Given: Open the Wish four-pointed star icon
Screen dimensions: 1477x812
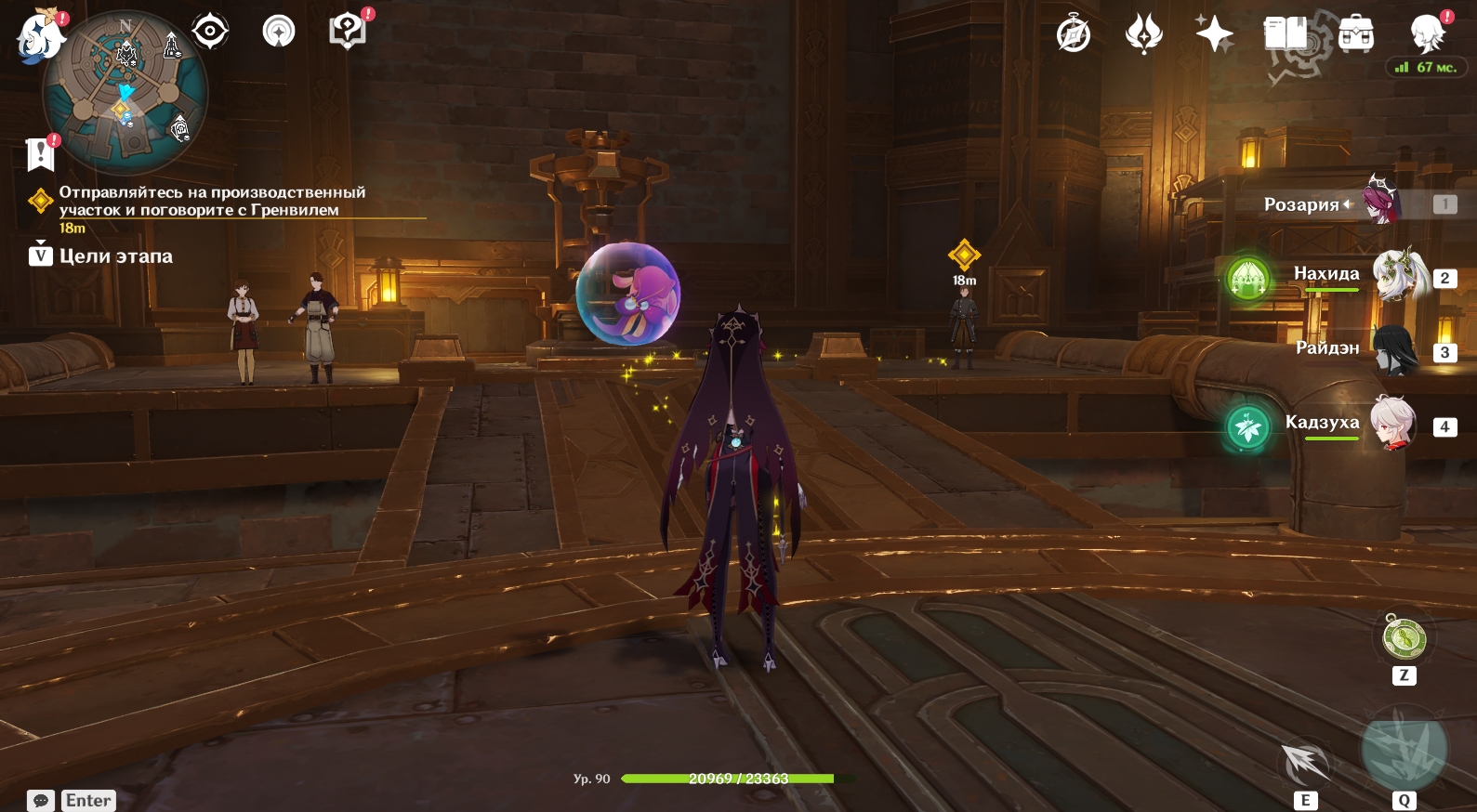Looking at the screenshot, I should (x=1214, y=35).
